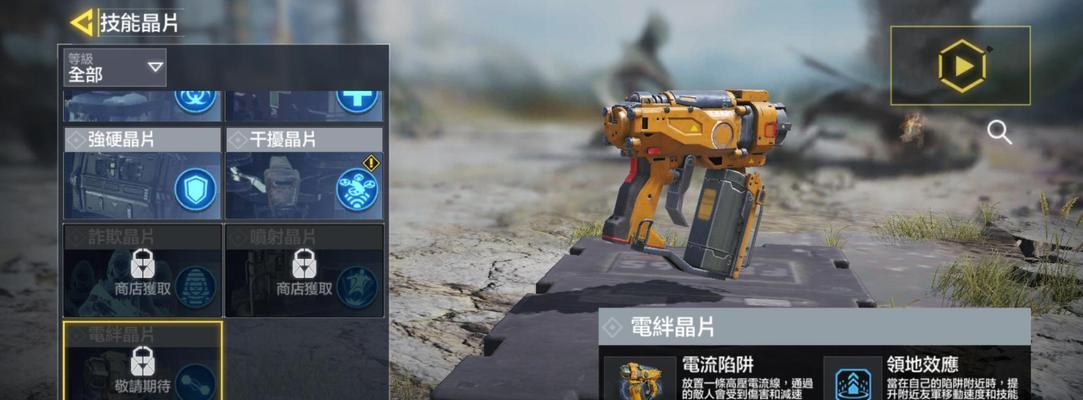Go back using the yellow arrow
This screenshot has height=400, width=1083.
pyautogui.click(x=82, y=22)
